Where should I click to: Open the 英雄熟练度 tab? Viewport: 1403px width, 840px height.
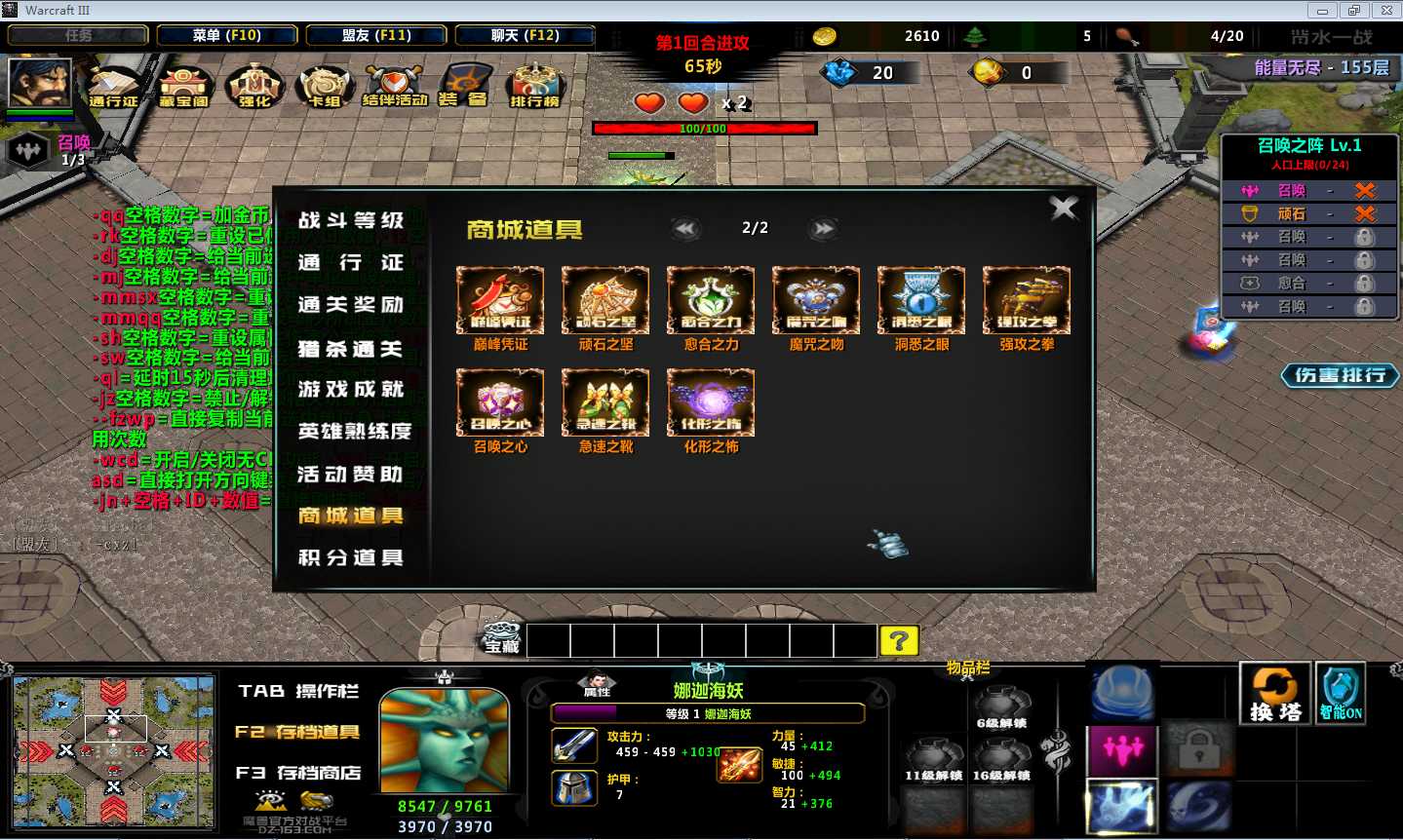[354, 432]
